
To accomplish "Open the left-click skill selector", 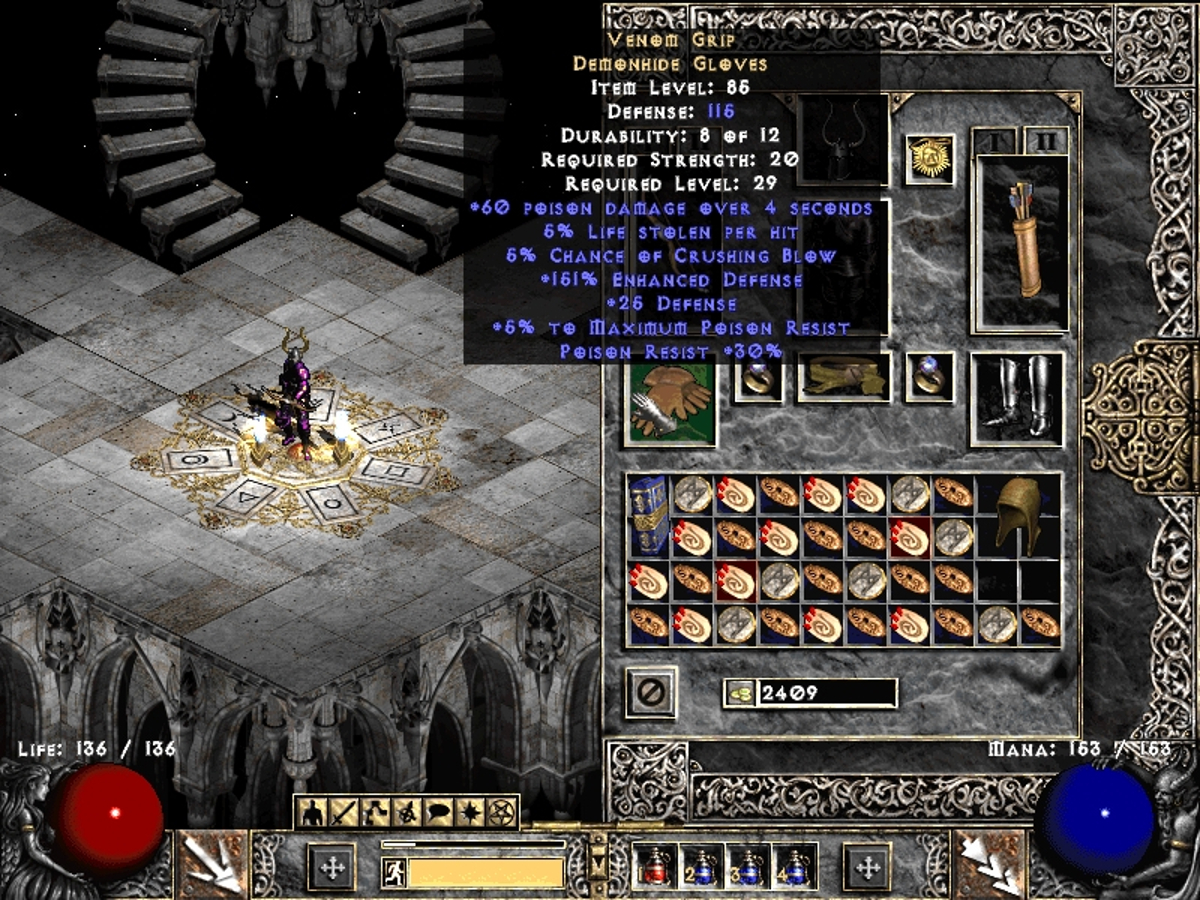I will tap(211, 864).
